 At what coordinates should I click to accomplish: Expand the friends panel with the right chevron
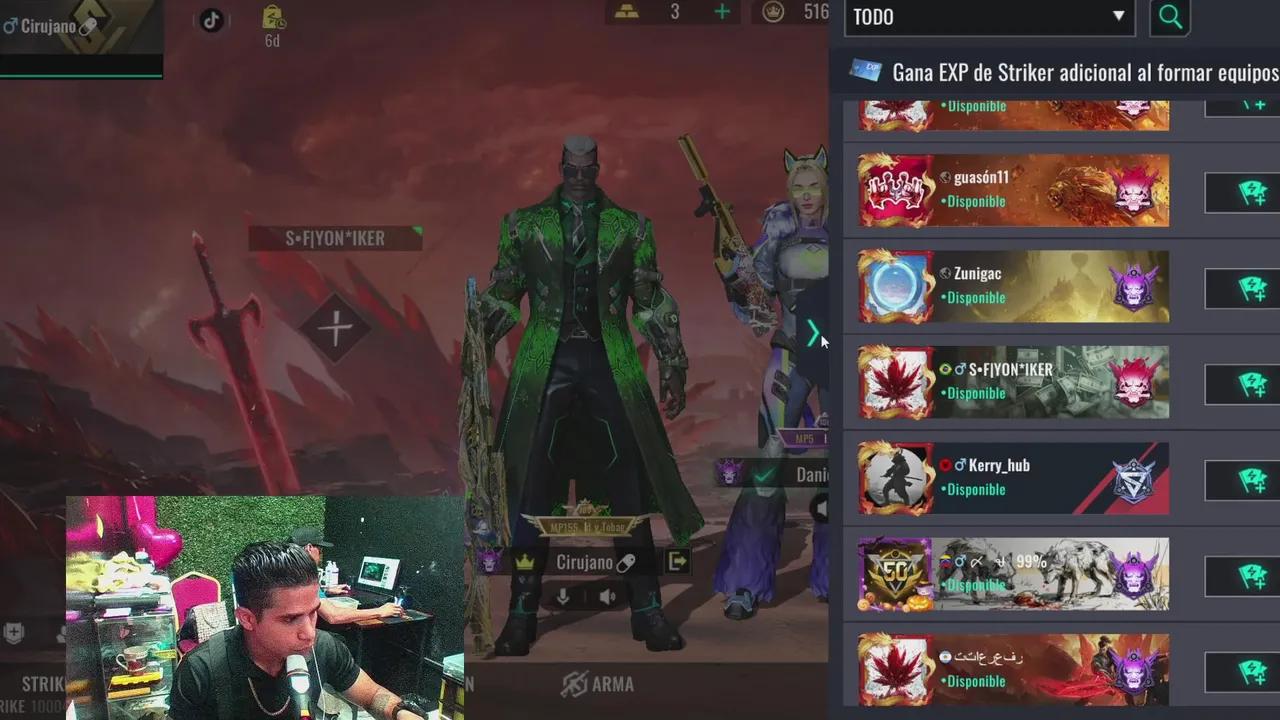click(813, 334)
